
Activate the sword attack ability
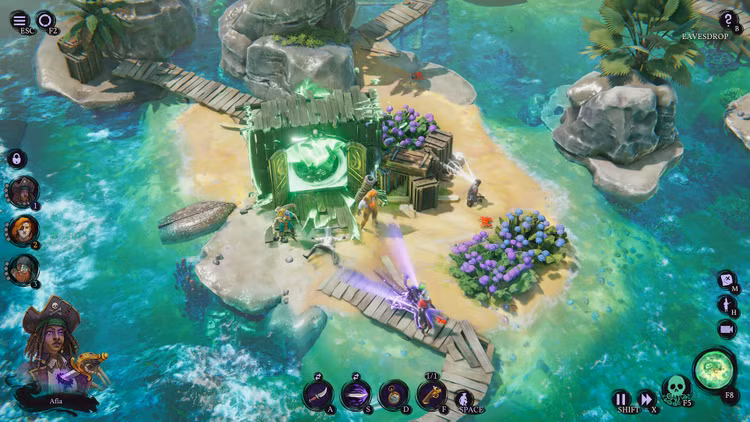click(x=318, y=394)
